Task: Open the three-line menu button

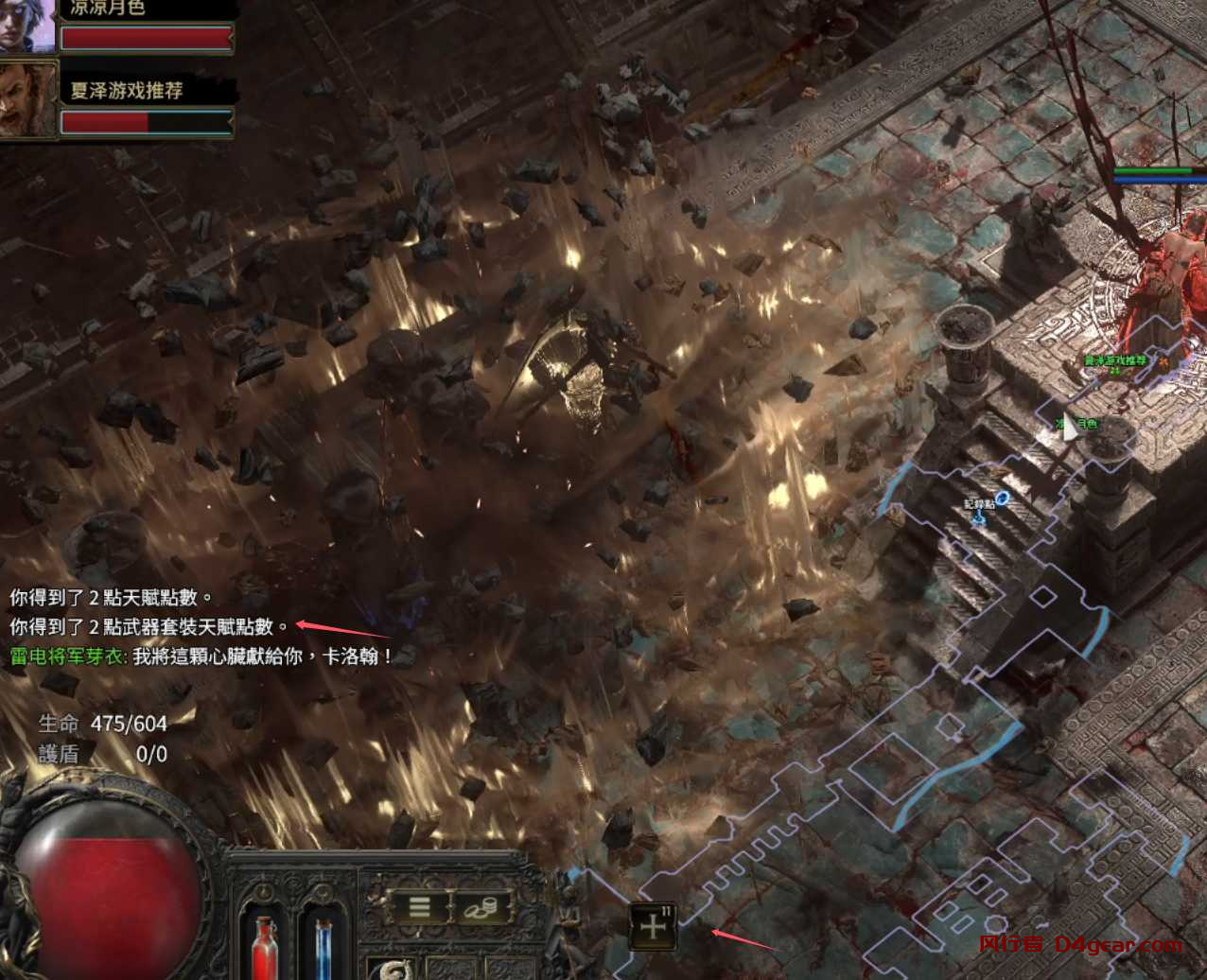Action: (420, 907)
